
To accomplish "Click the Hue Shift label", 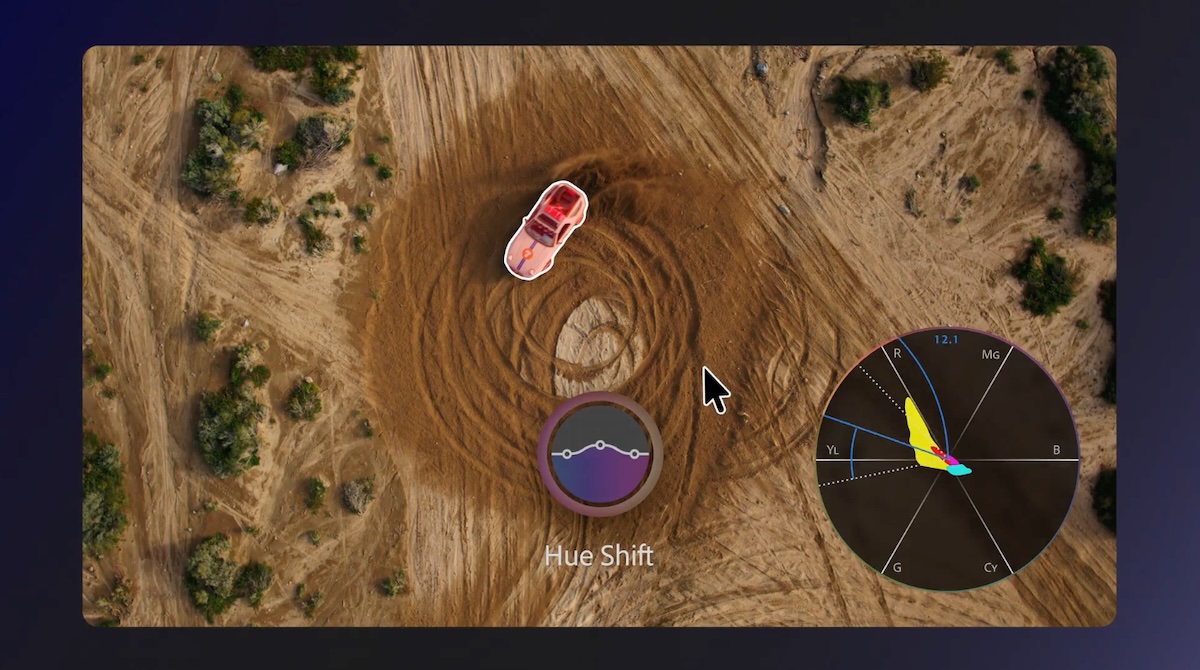I will 599,556.
